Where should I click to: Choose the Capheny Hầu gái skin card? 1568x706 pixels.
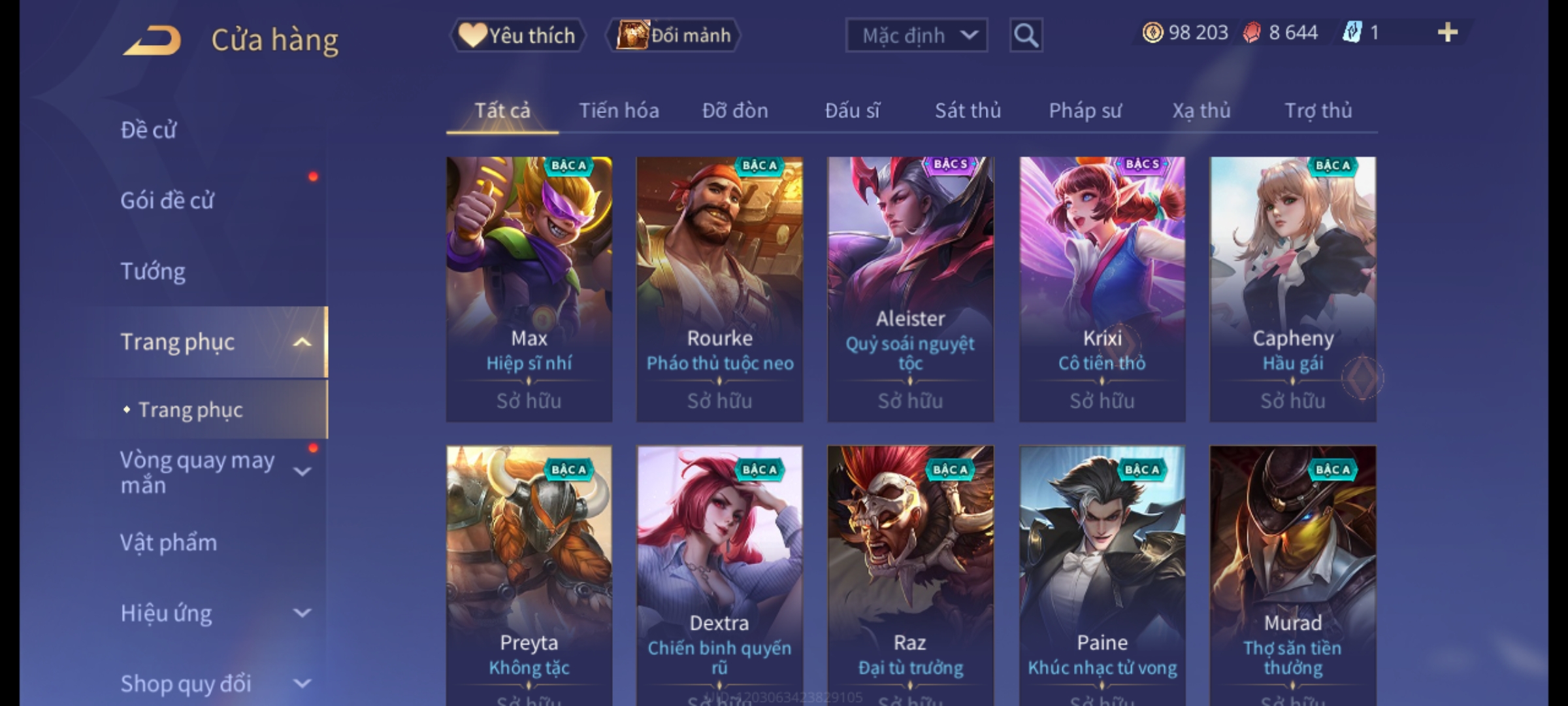click(1292, 288)
